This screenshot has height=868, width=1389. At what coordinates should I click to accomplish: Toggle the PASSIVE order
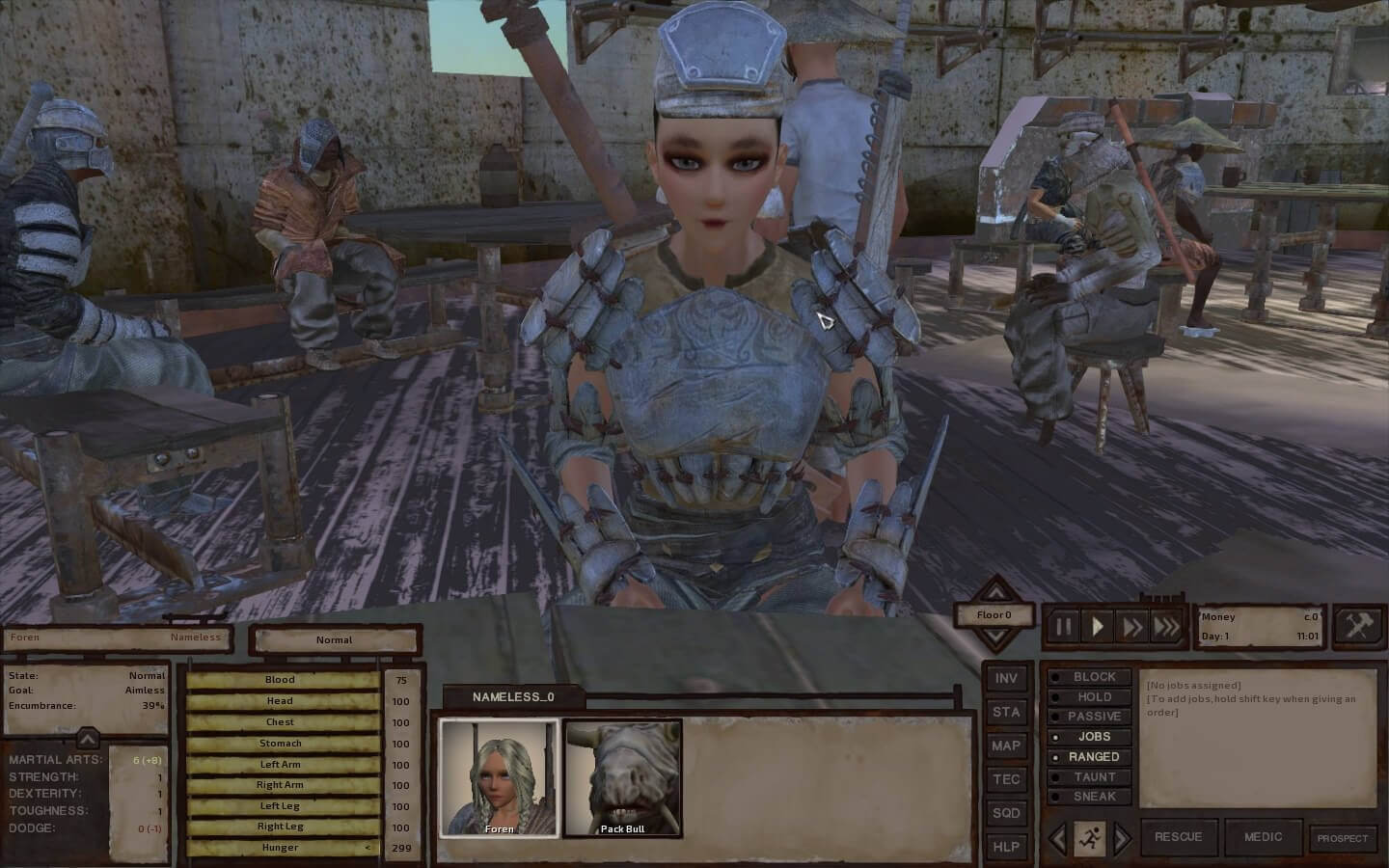(x=1089, y=717)
